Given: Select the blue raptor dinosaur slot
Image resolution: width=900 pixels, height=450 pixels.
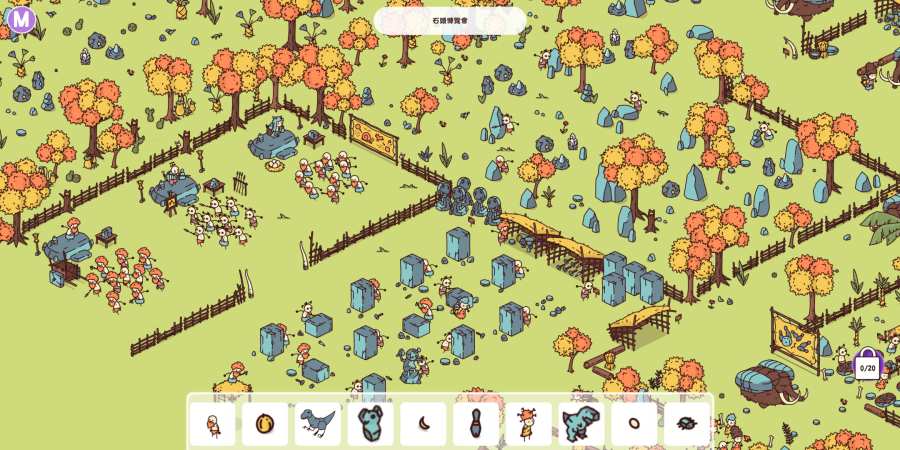Looking at the screenshot, I should (318, 424).
